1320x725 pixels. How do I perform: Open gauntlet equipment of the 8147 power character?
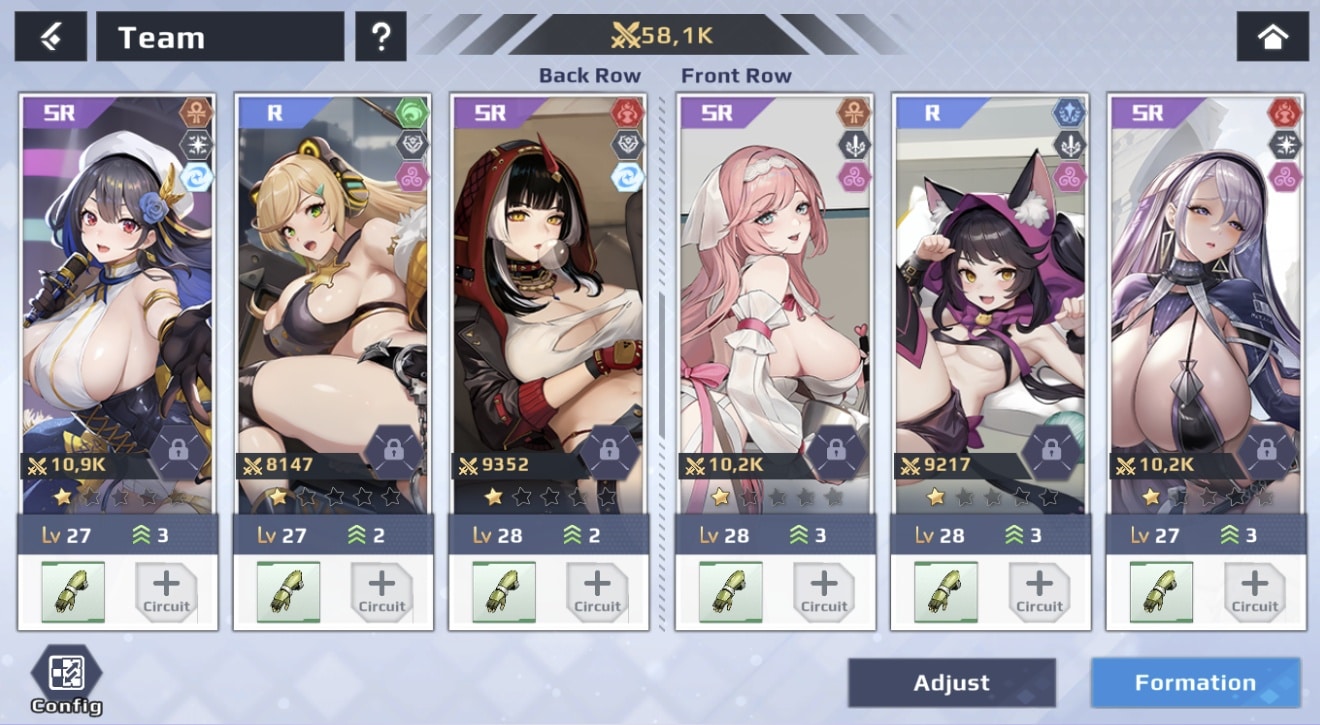[x=288, y=592]
